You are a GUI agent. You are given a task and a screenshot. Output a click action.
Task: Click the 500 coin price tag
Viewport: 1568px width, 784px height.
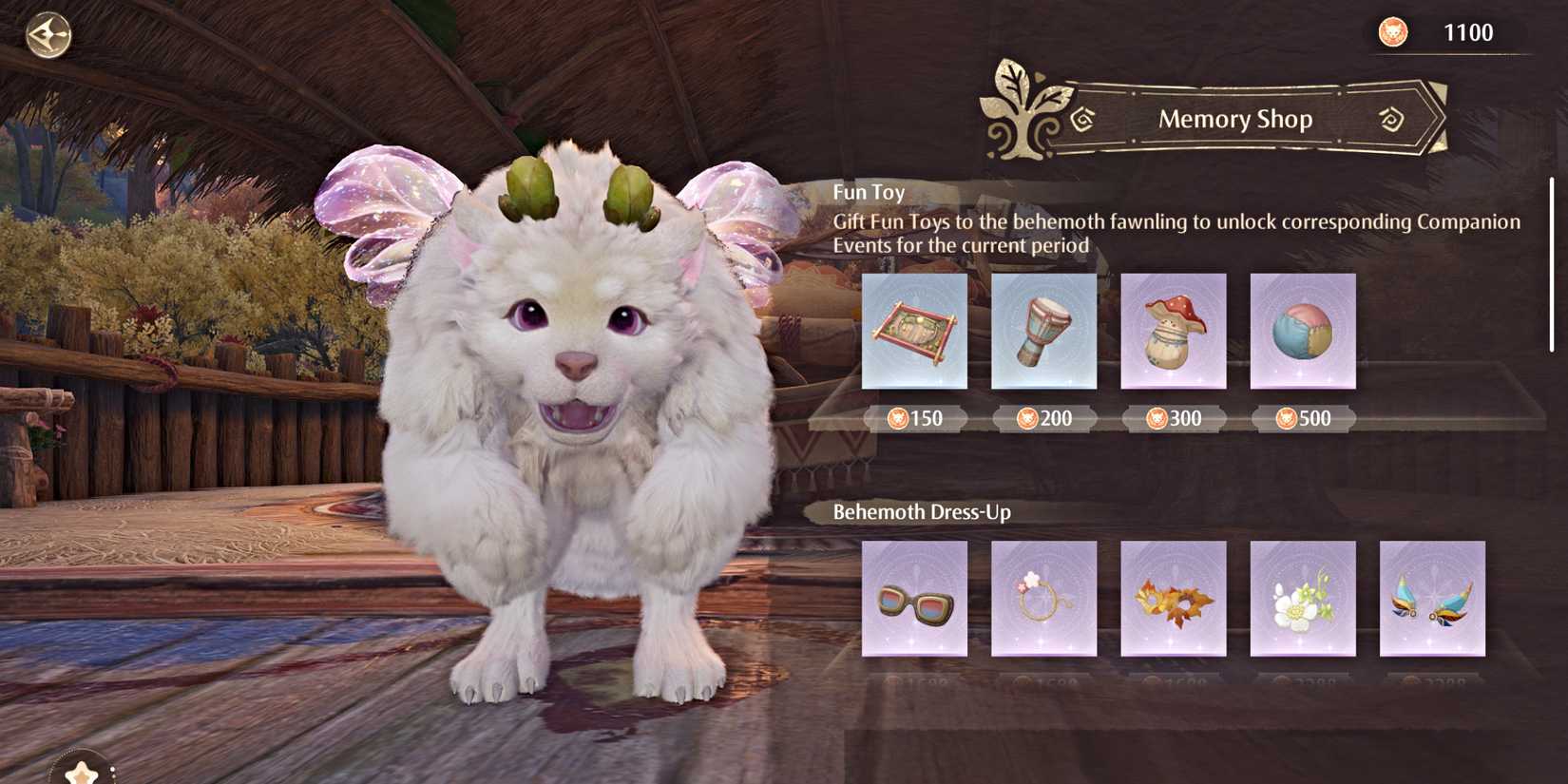1303,418
